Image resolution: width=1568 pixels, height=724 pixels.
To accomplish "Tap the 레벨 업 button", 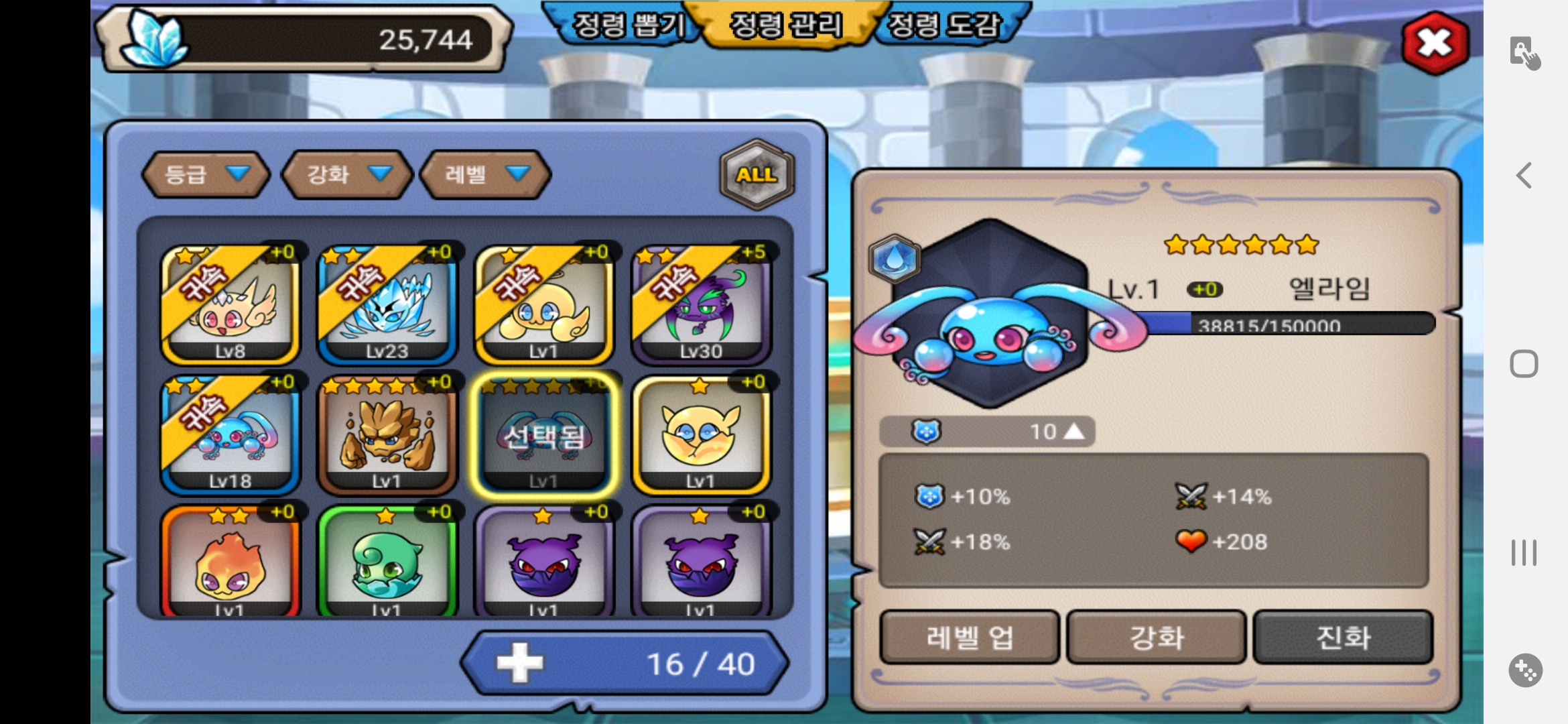I will pyautogui.click(x=969, y=637).
